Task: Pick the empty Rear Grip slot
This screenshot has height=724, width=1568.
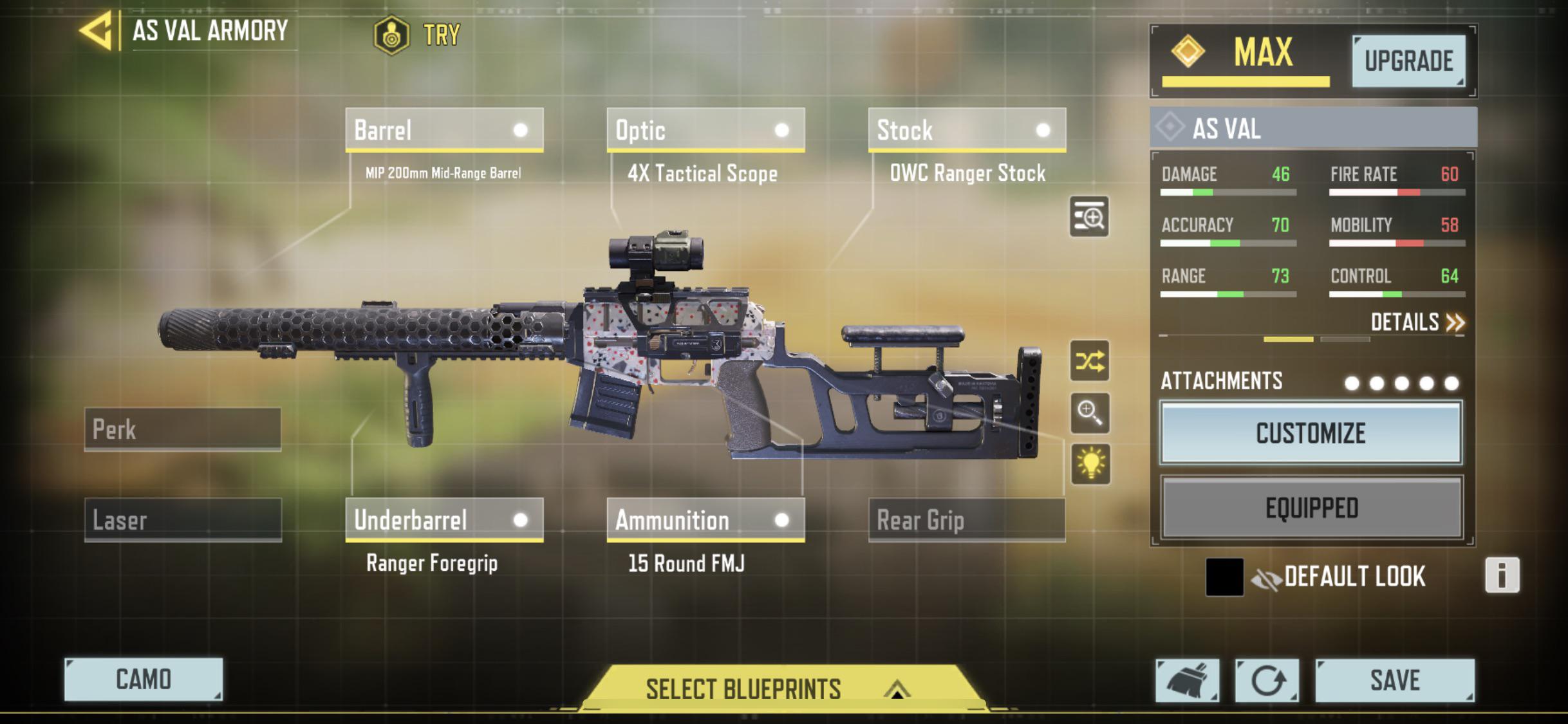Action: pos(967,519)
